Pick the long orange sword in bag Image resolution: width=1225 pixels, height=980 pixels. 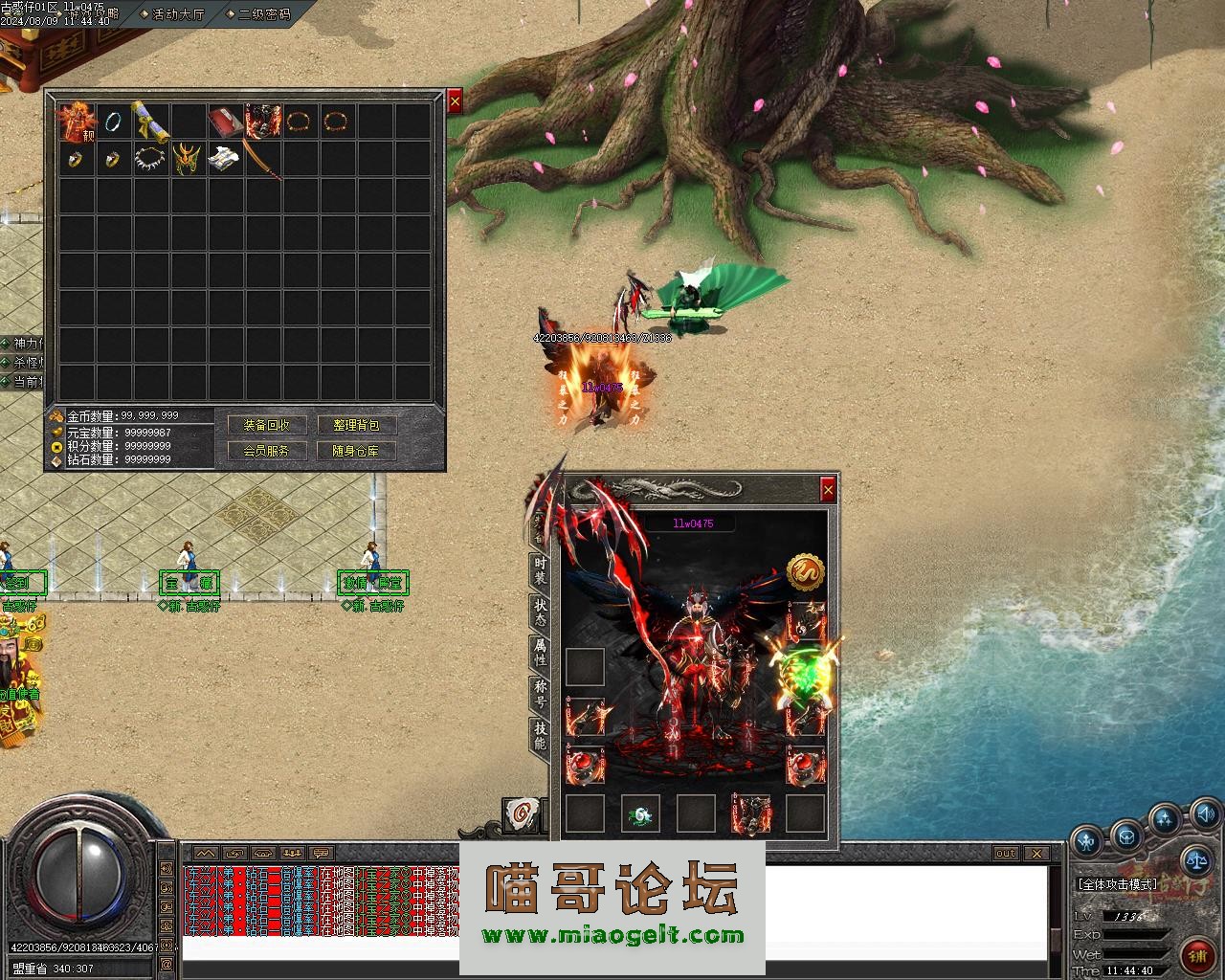(262, 159)
